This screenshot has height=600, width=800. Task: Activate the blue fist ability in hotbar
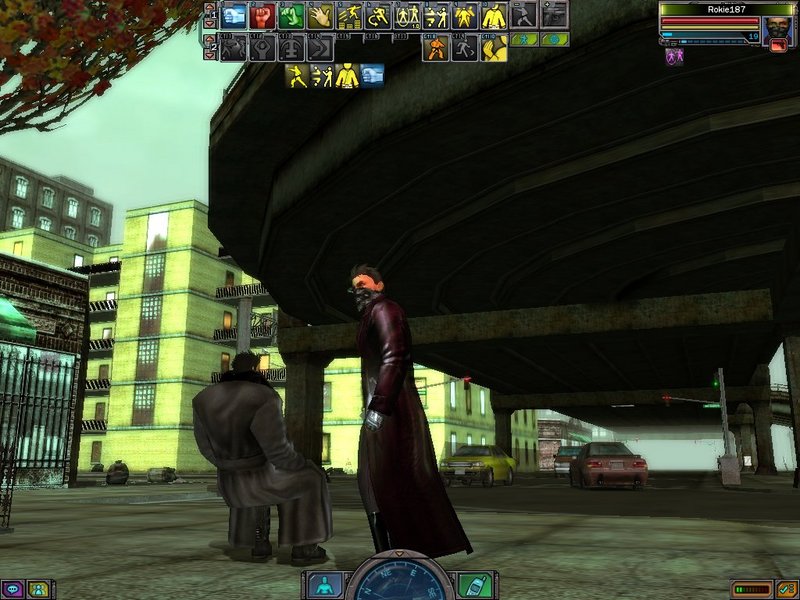click(234, 16)
